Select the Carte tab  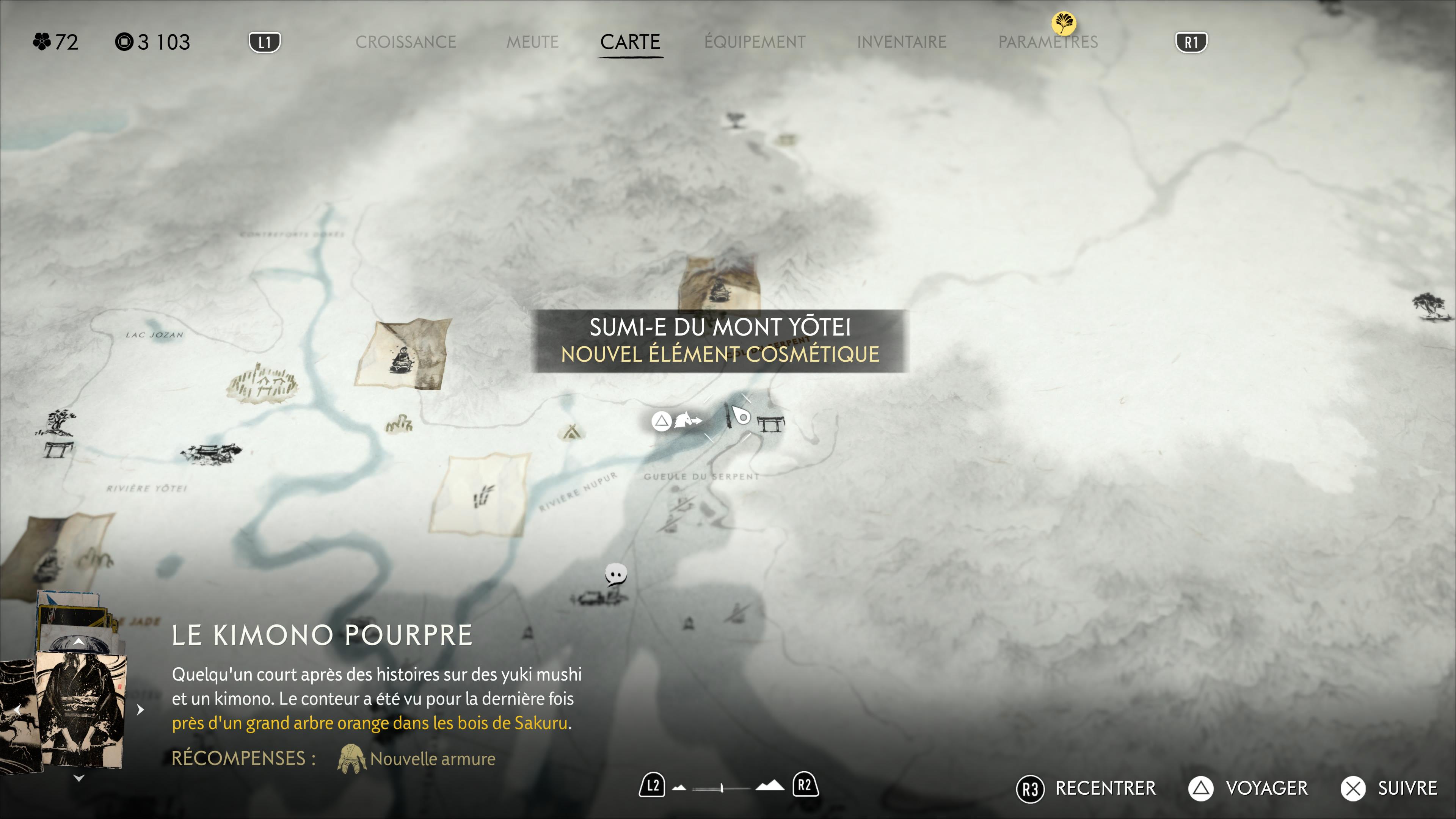(630, 42)
